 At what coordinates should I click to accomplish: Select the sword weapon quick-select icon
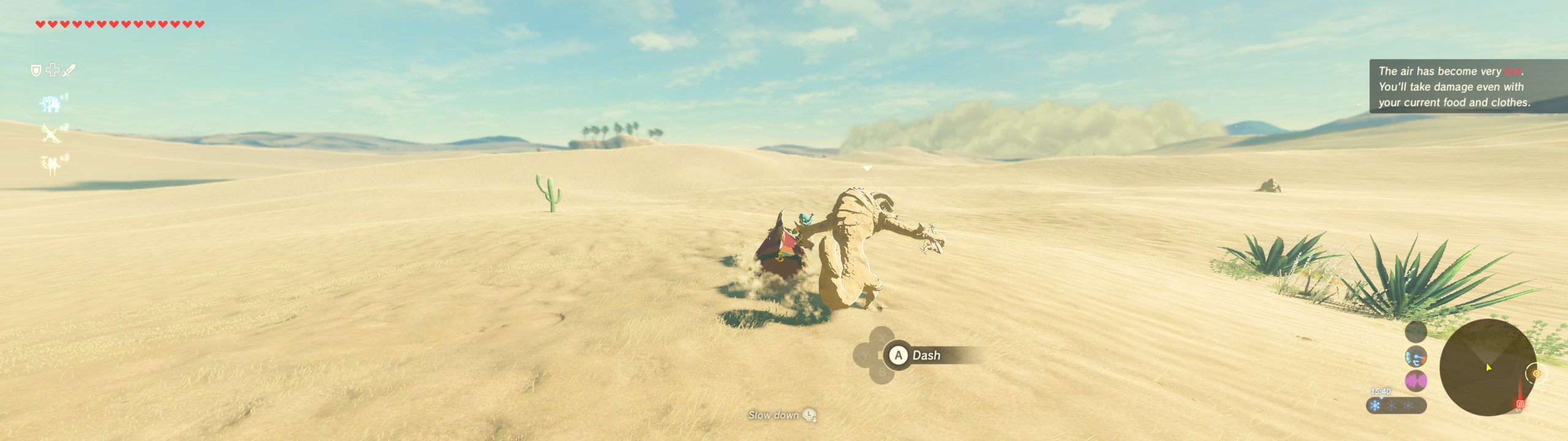[69, 71]
